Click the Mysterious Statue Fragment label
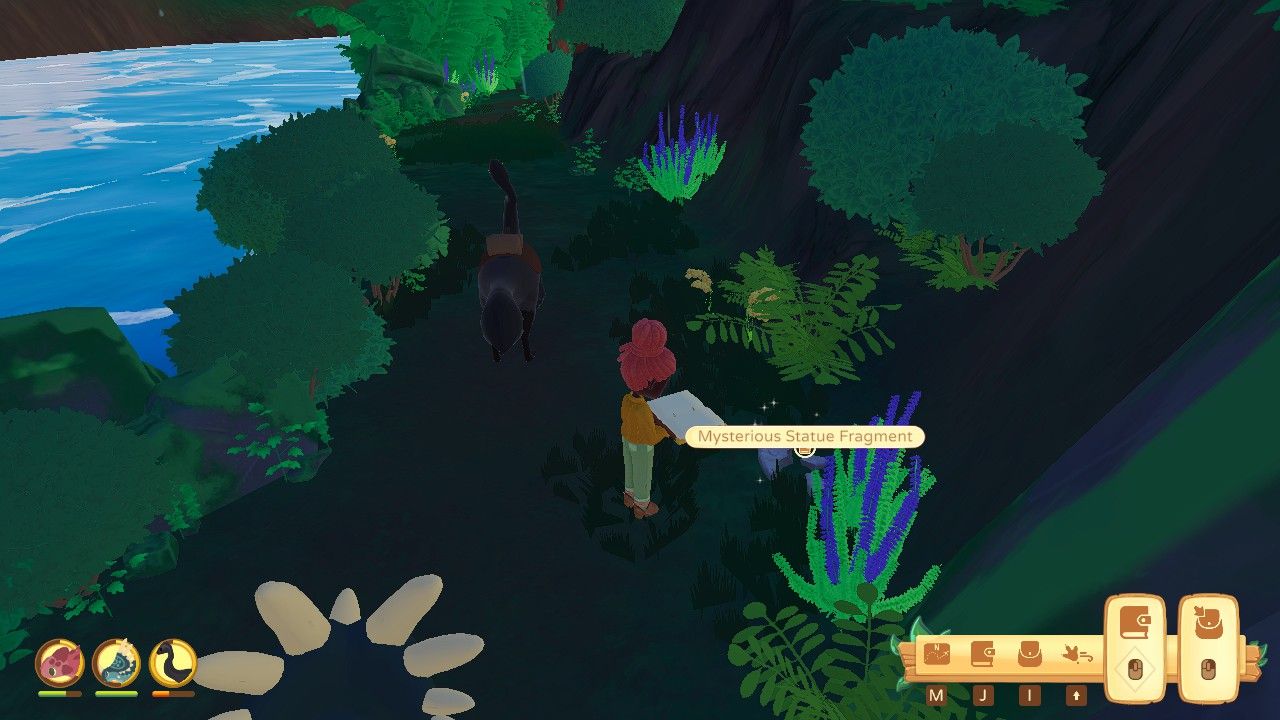The height and width of the screenshot is (720, 1280). (x=805, y=437)
